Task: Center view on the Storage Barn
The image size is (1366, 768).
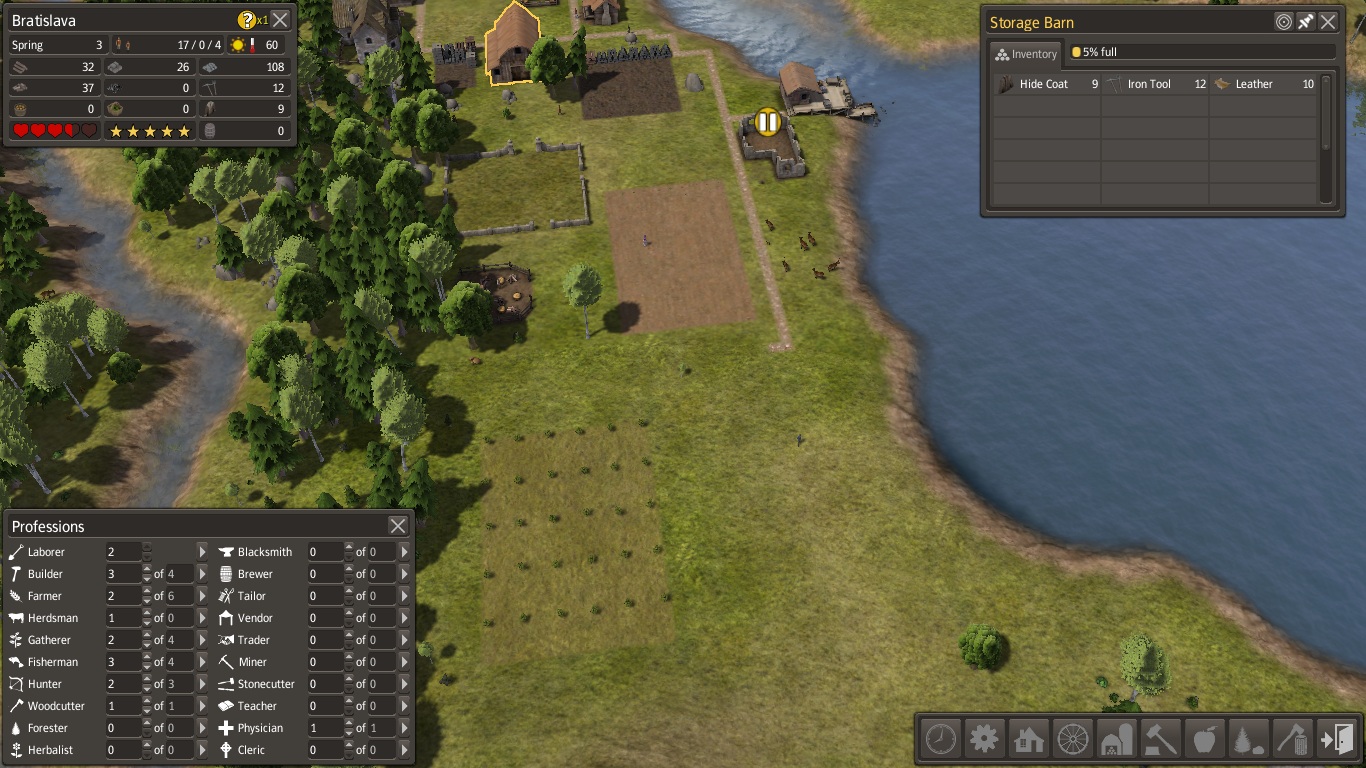Action: pyautogui.click(x=1284, y=22)
